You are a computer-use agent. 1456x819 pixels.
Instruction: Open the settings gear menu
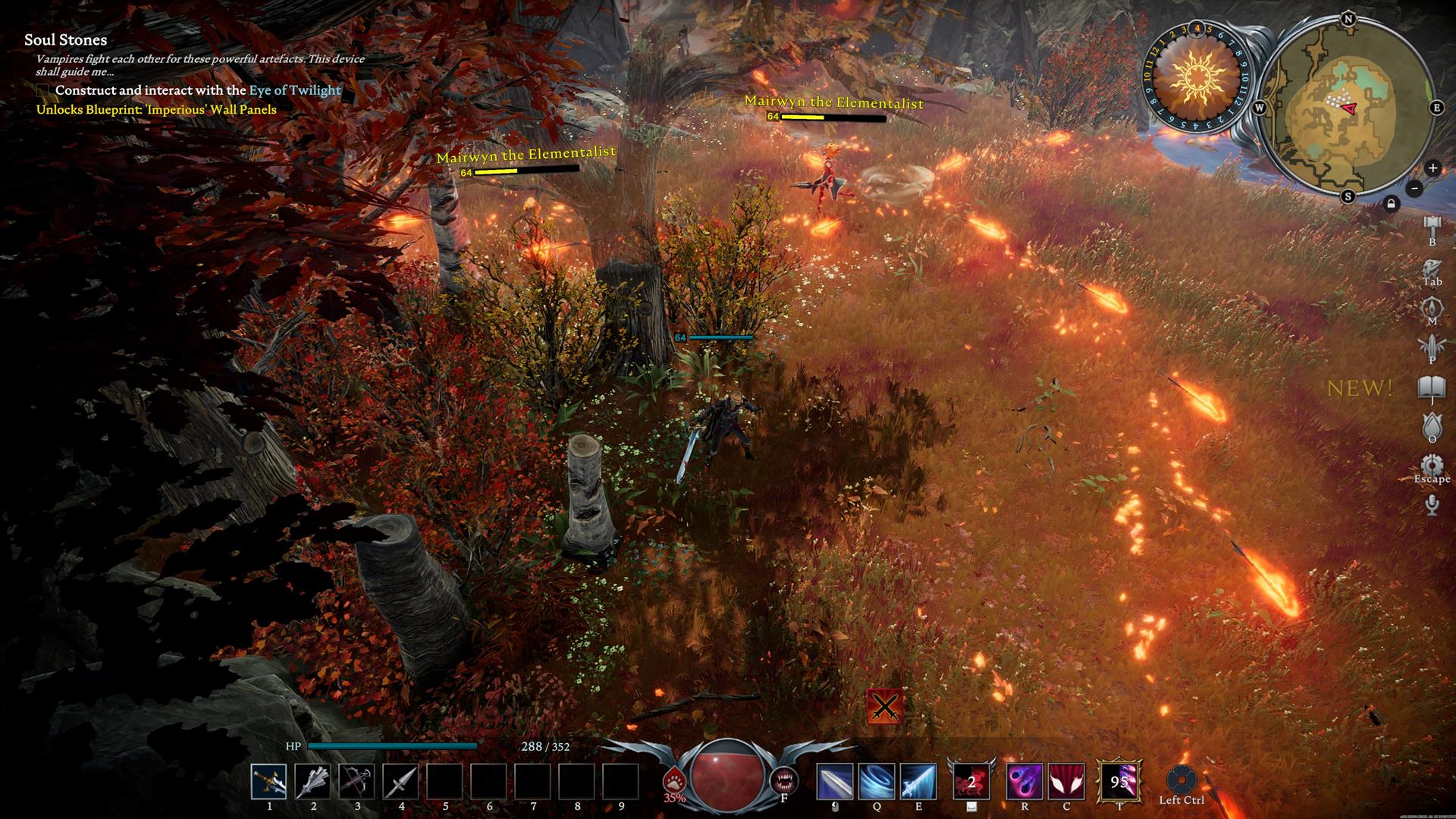point(1432,465)
